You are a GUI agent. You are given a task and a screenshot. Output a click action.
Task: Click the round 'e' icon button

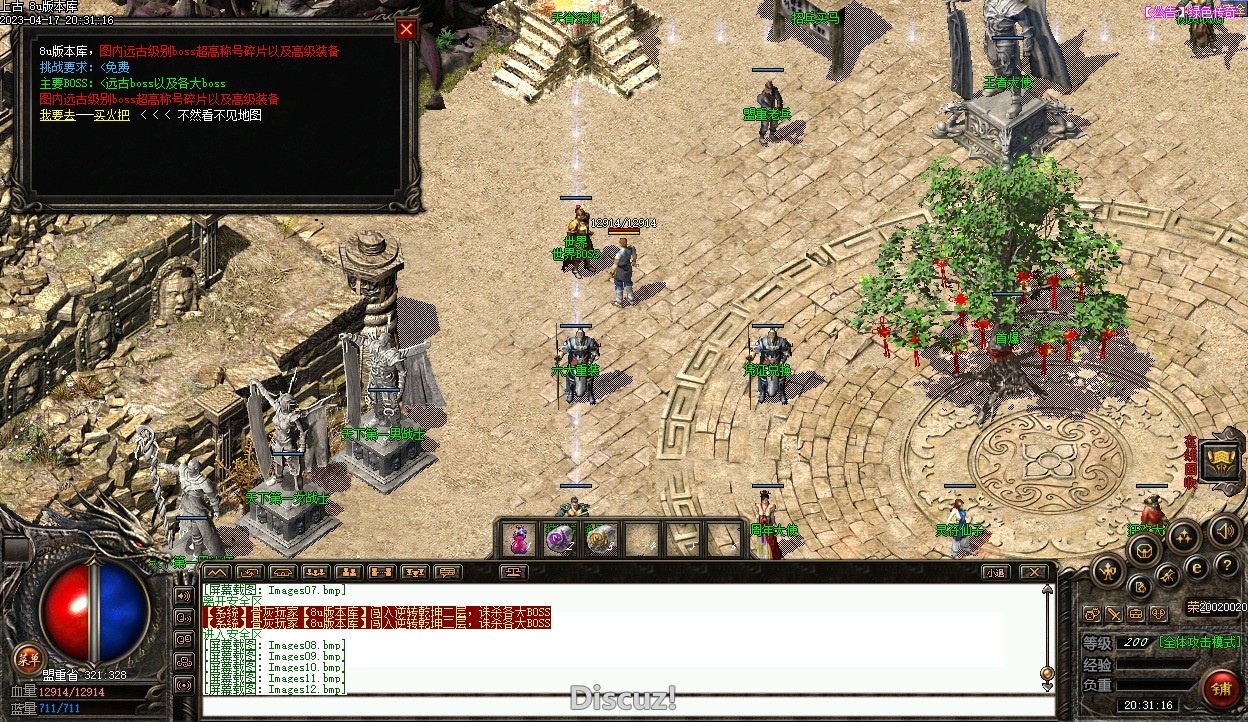point(1196,568)
